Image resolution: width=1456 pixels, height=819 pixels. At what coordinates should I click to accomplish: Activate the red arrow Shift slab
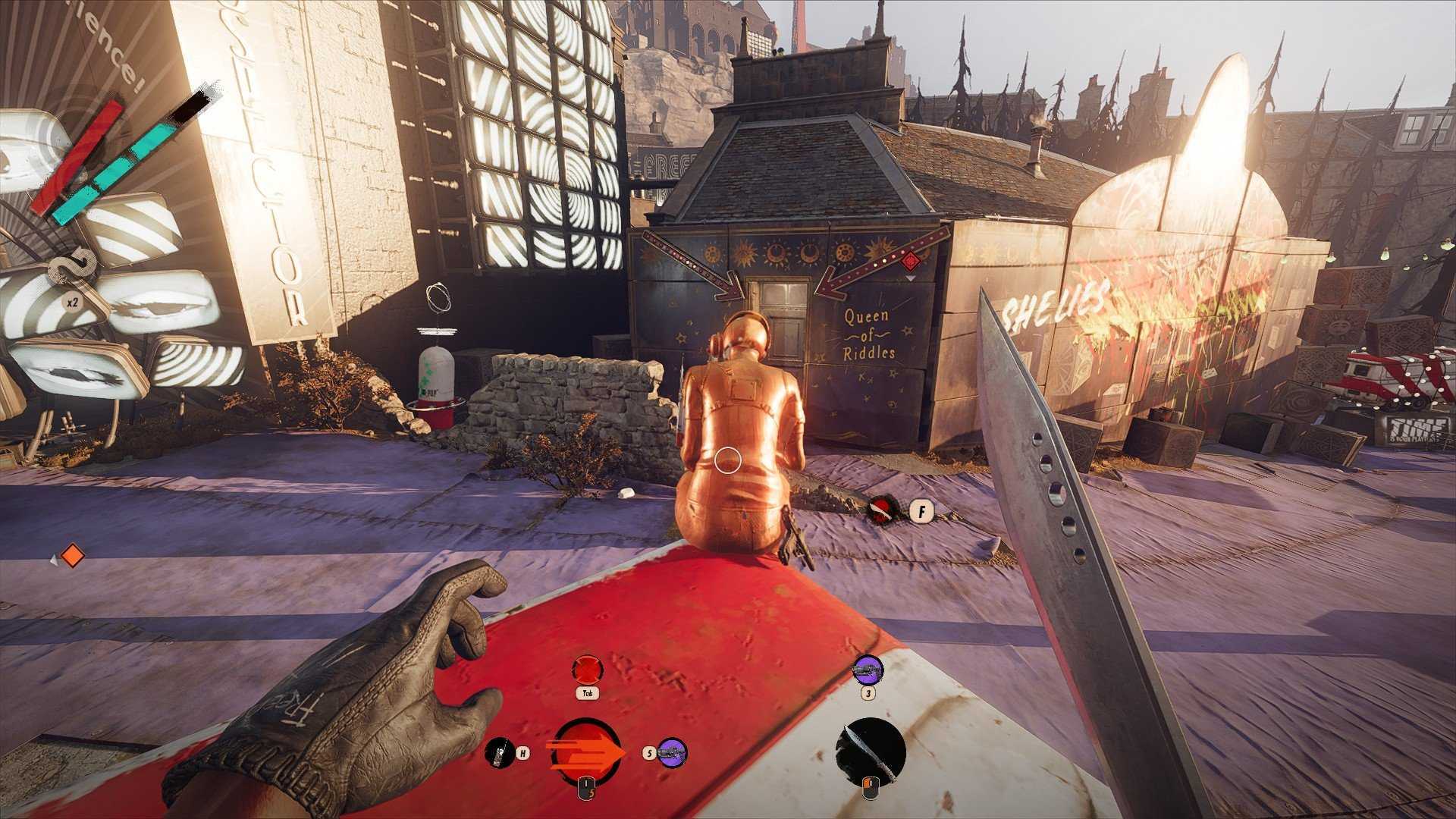coord(586,752)
